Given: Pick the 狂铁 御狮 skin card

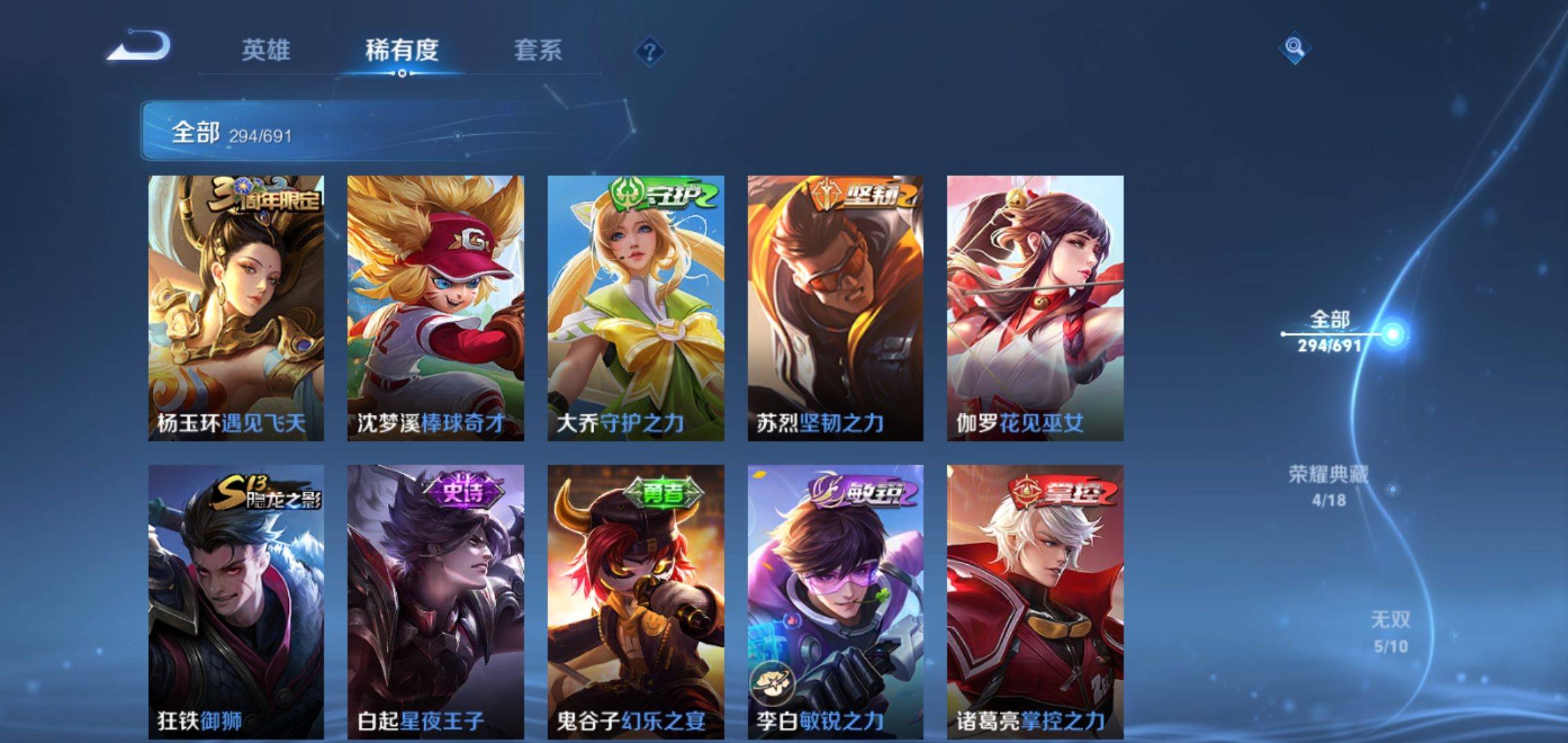Looking at the screenshot, I should tap(236, 602).
